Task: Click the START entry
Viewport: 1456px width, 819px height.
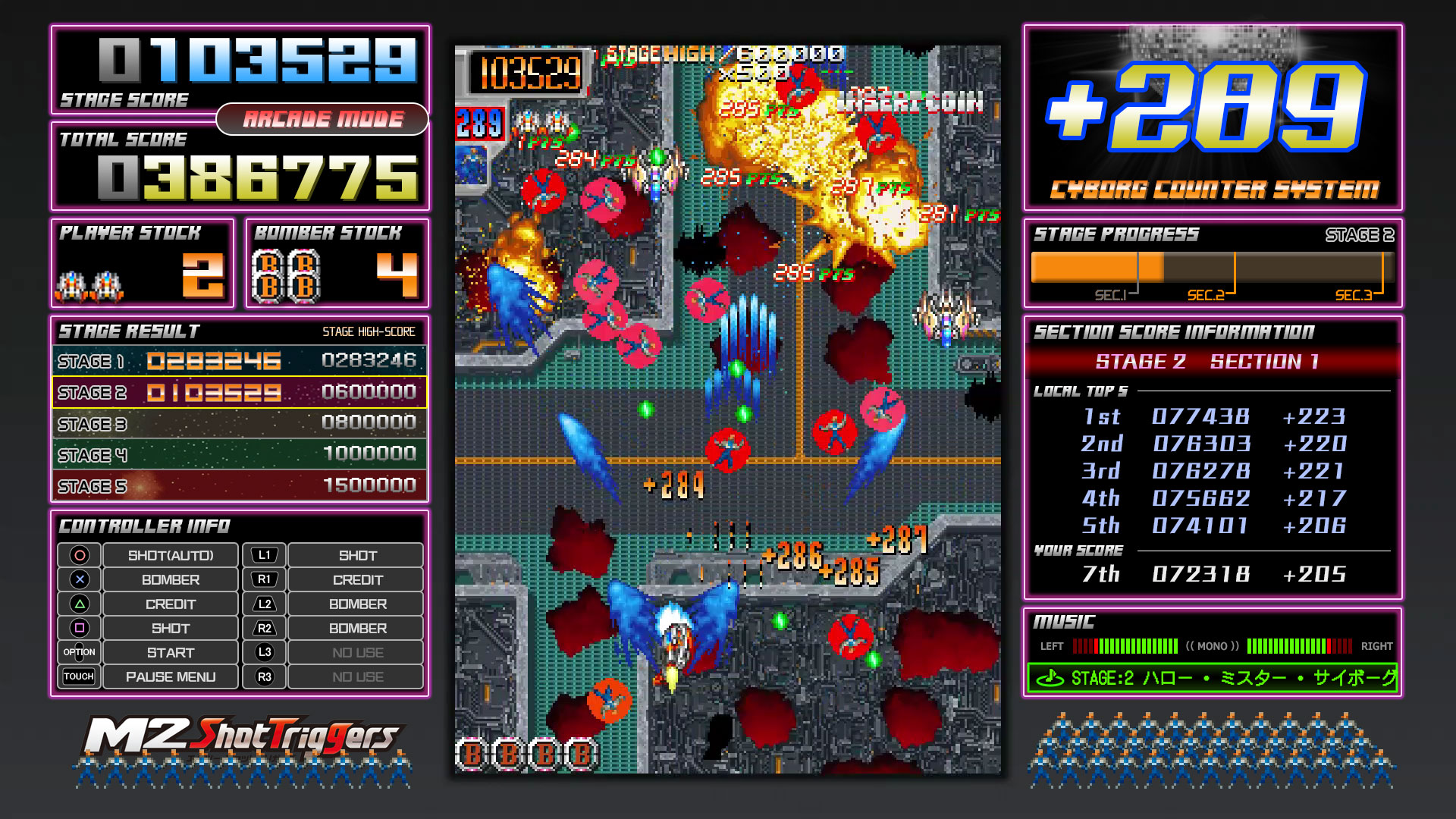Action: click(x=170, y=652)
